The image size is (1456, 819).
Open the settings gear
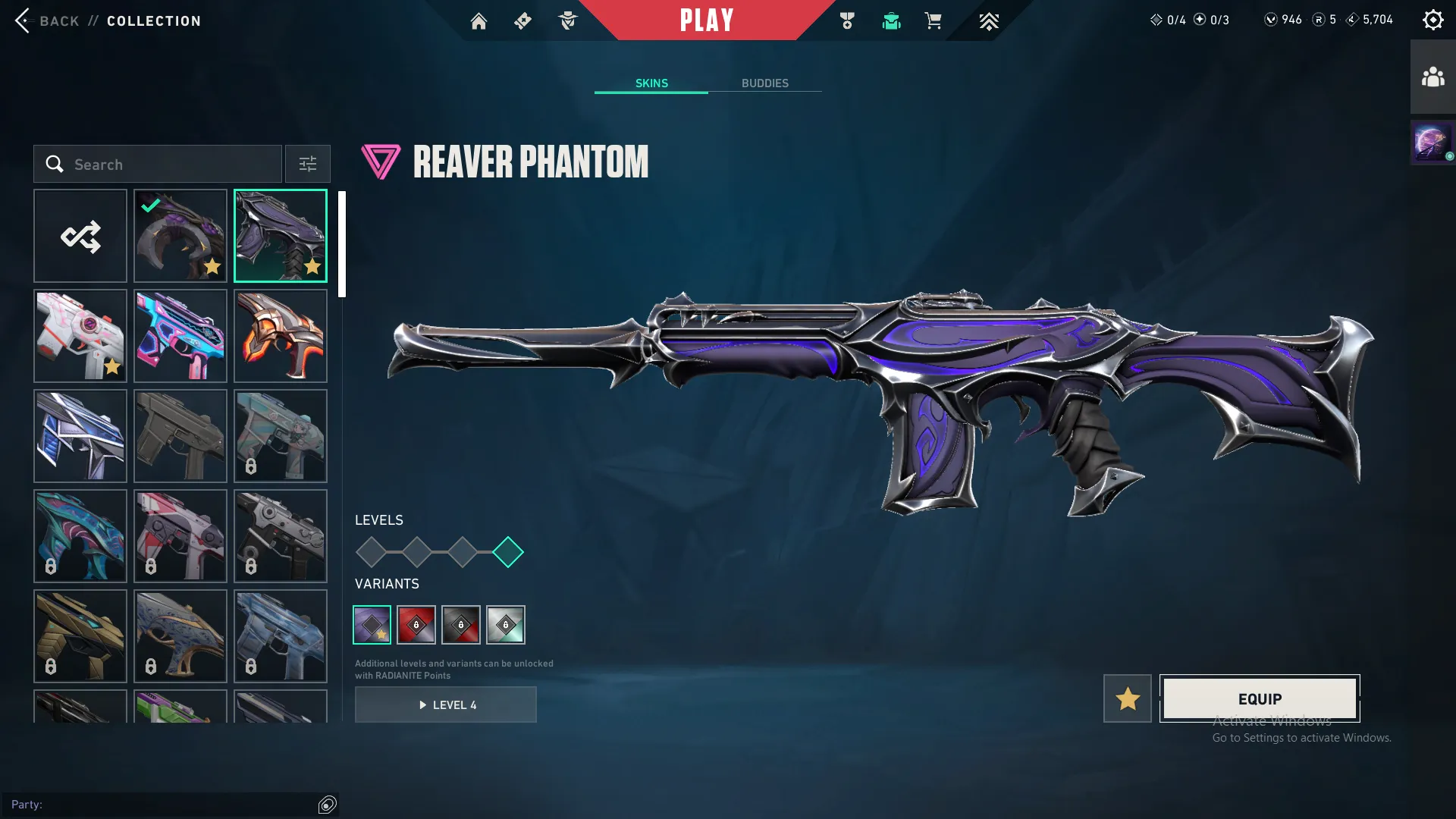[1432, 19]
